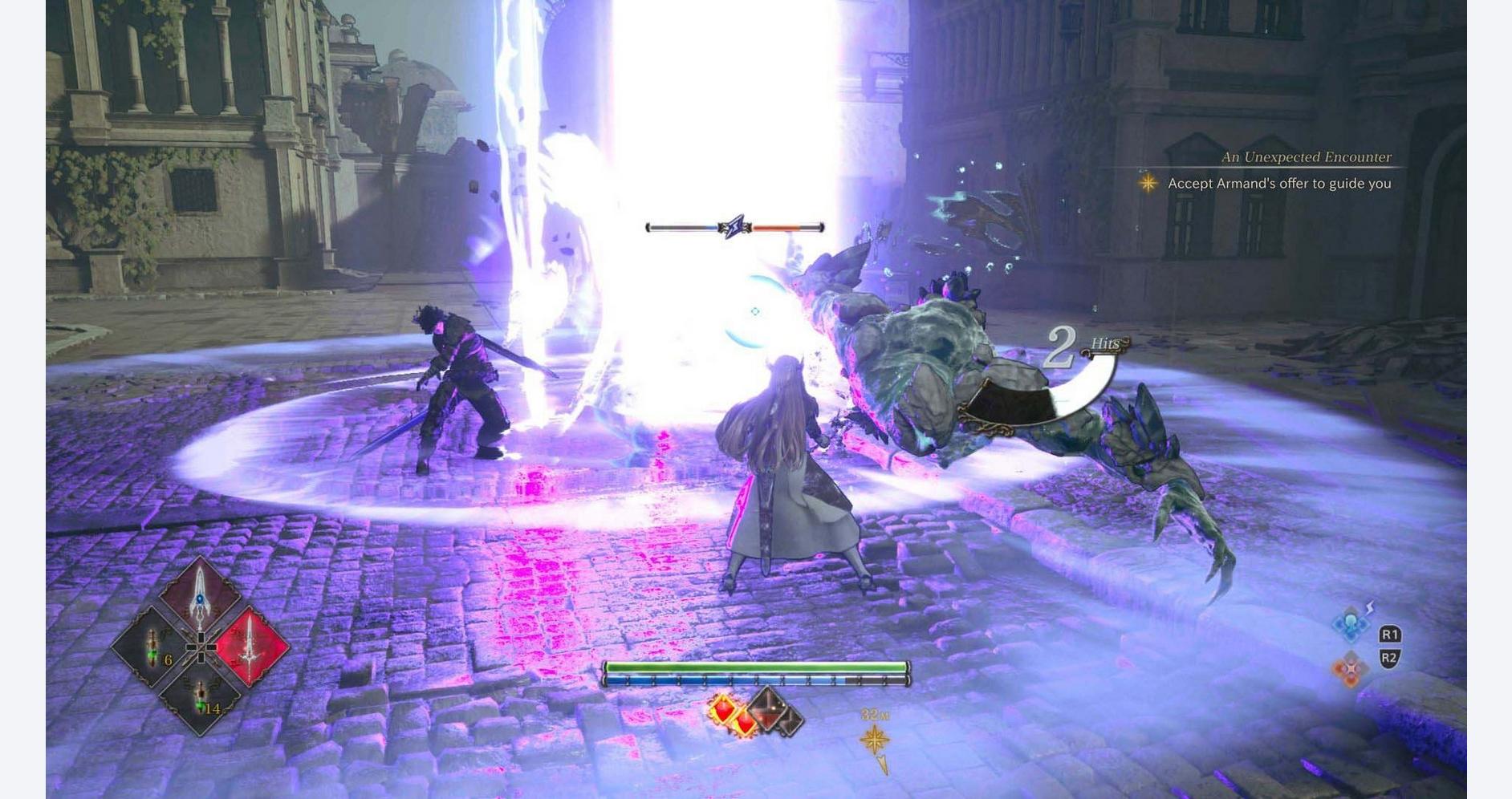
Task: Activate the orange diamond skill icon
Action: click(1350, 667)
